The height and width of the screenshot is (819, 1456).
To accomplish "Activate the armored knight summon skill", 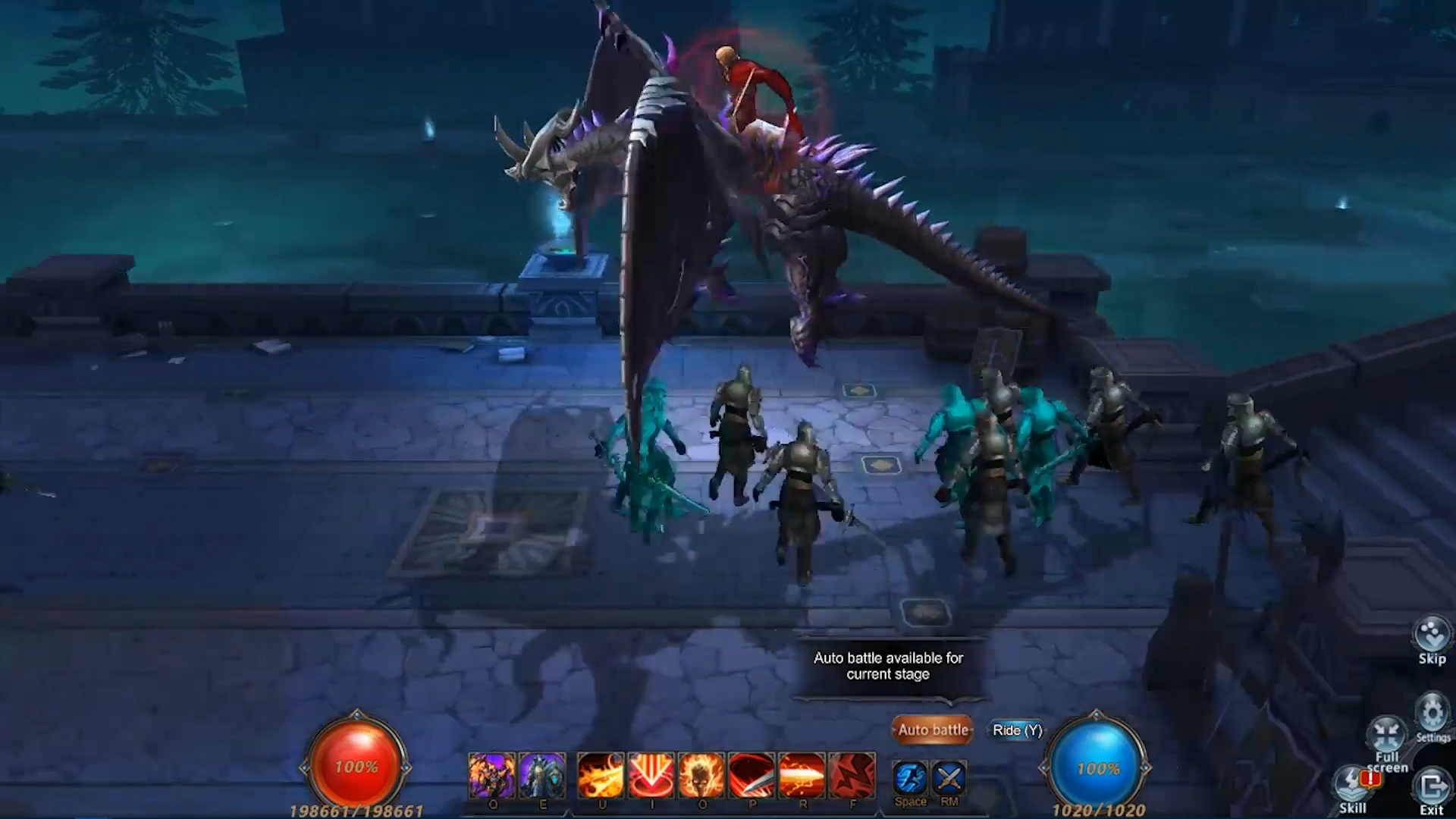I will pyautogui.click(x=542, y=775).
